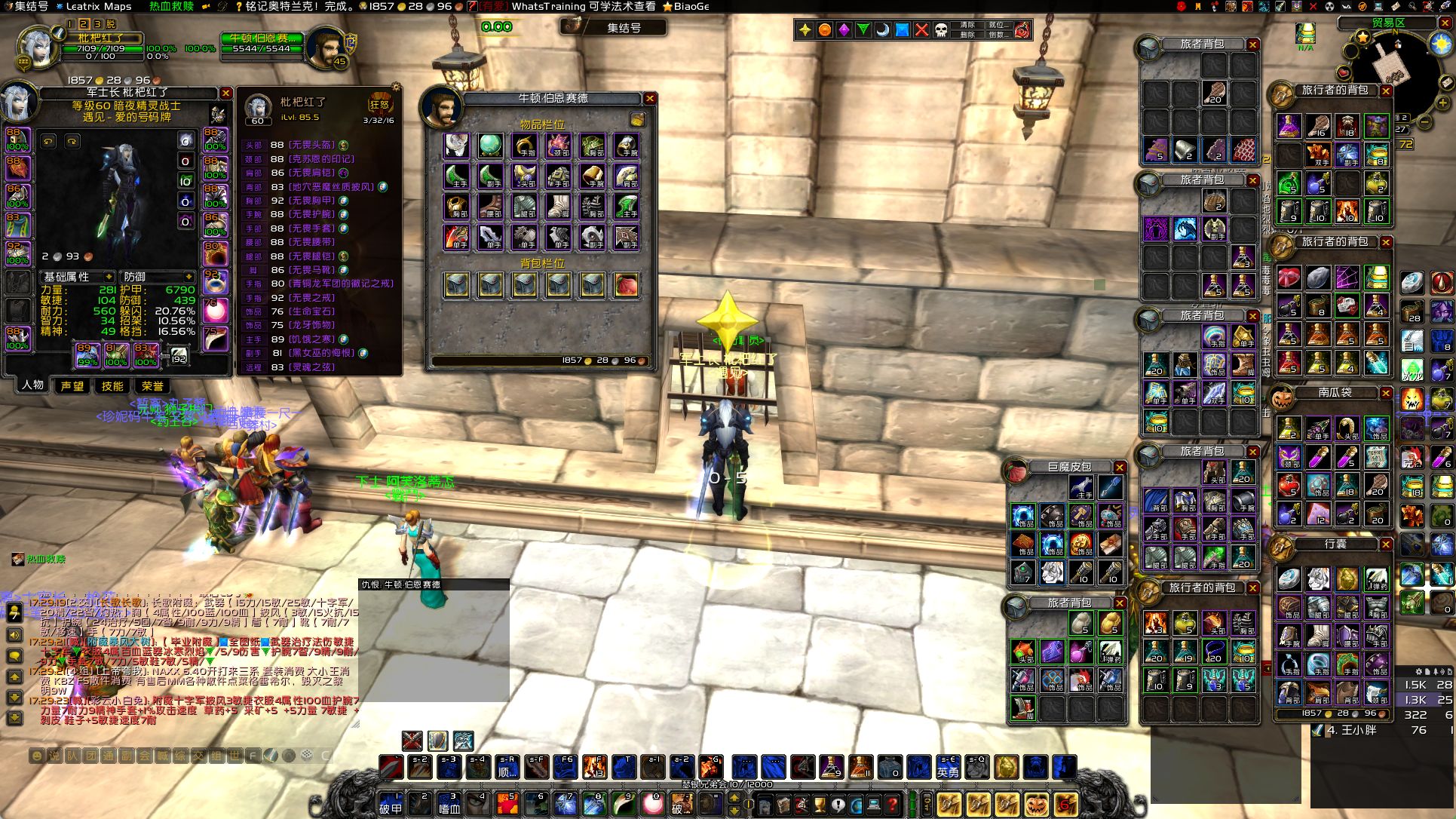Close the character sheet window
Viewport: 1456px width, 819px height.
pyautogui.click(x=225, y=93)
